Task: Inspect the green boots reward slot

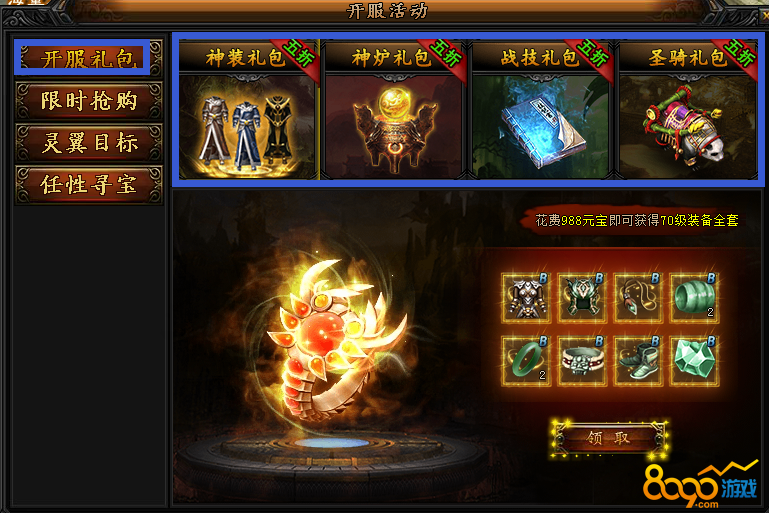Action: coord(635,359)
